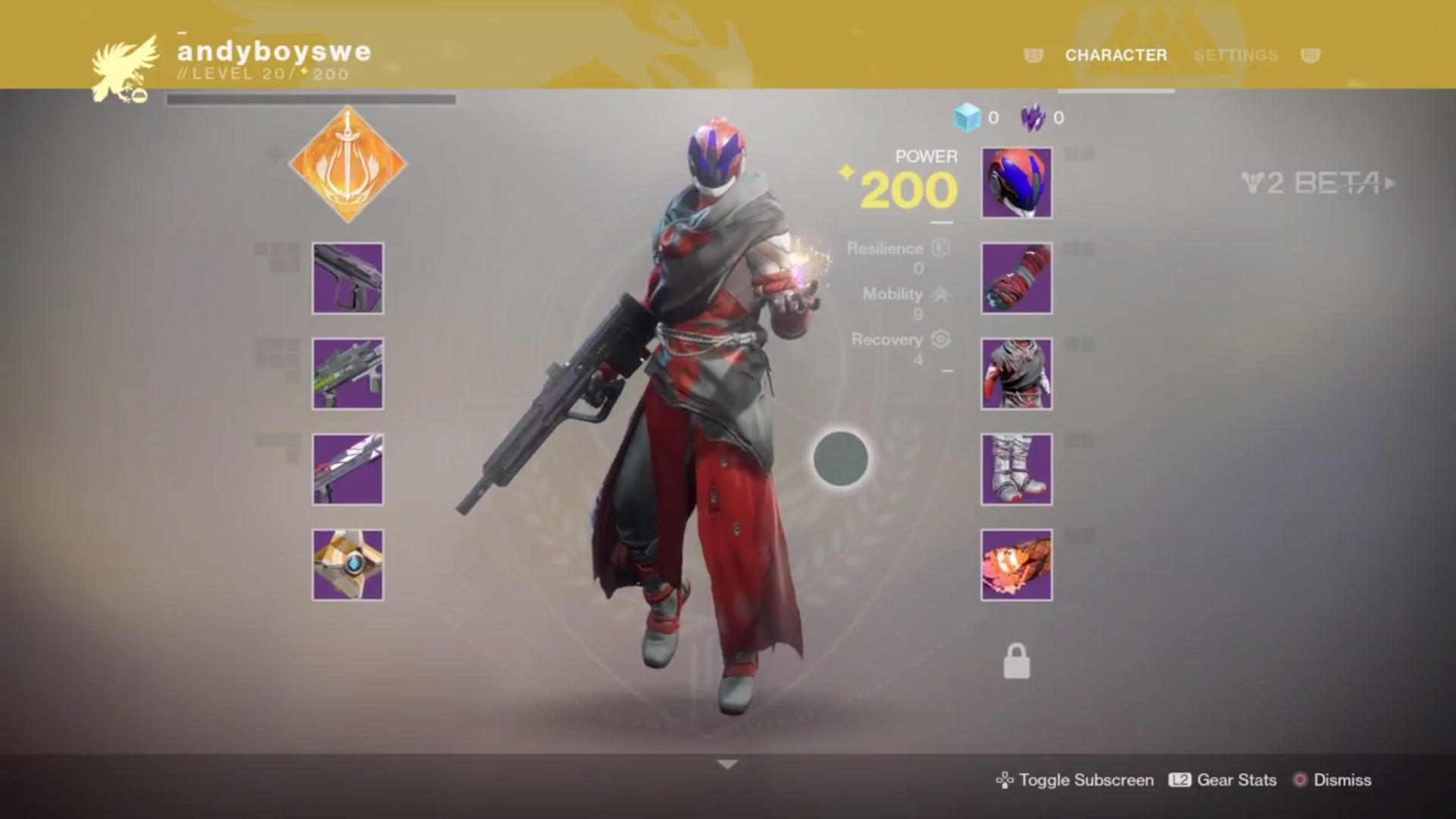Select the Legendary Shards currency icon

(1034, 118)
